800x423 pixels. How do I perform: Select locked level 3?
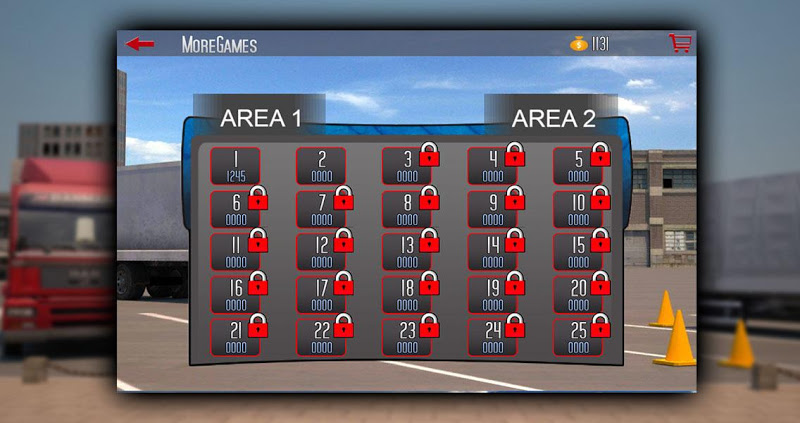tap(407, 166)
